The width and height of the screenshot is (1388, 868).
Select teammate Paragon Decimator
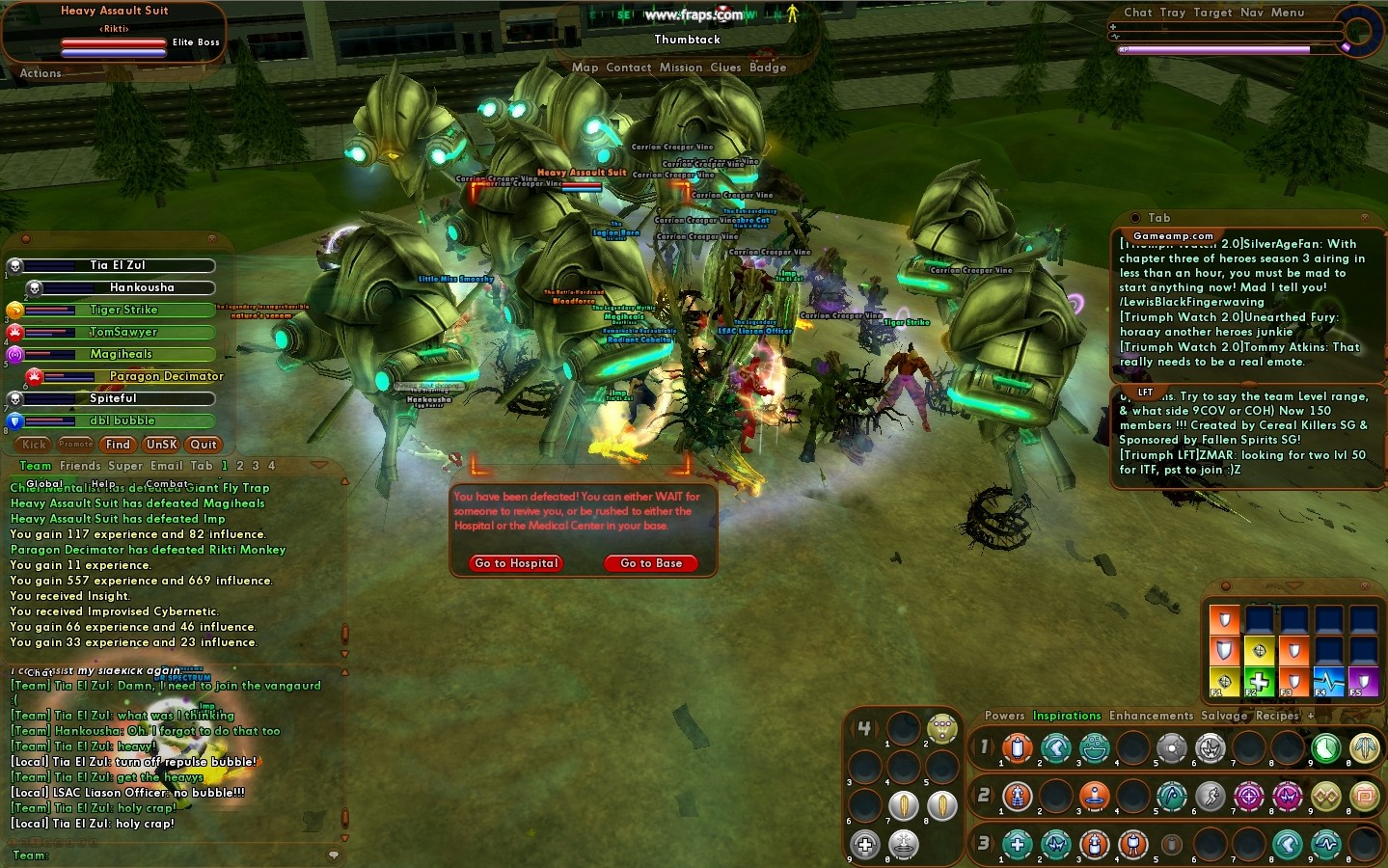166,376
